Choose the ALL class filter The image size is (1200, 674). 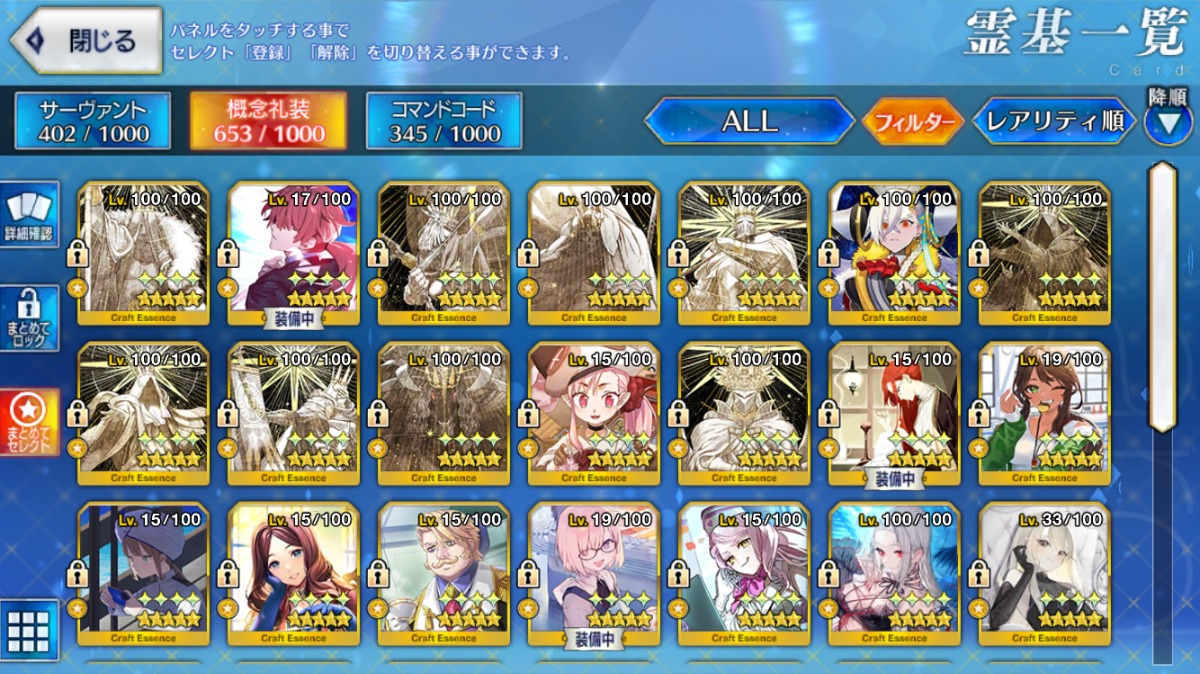click(749, 122)
